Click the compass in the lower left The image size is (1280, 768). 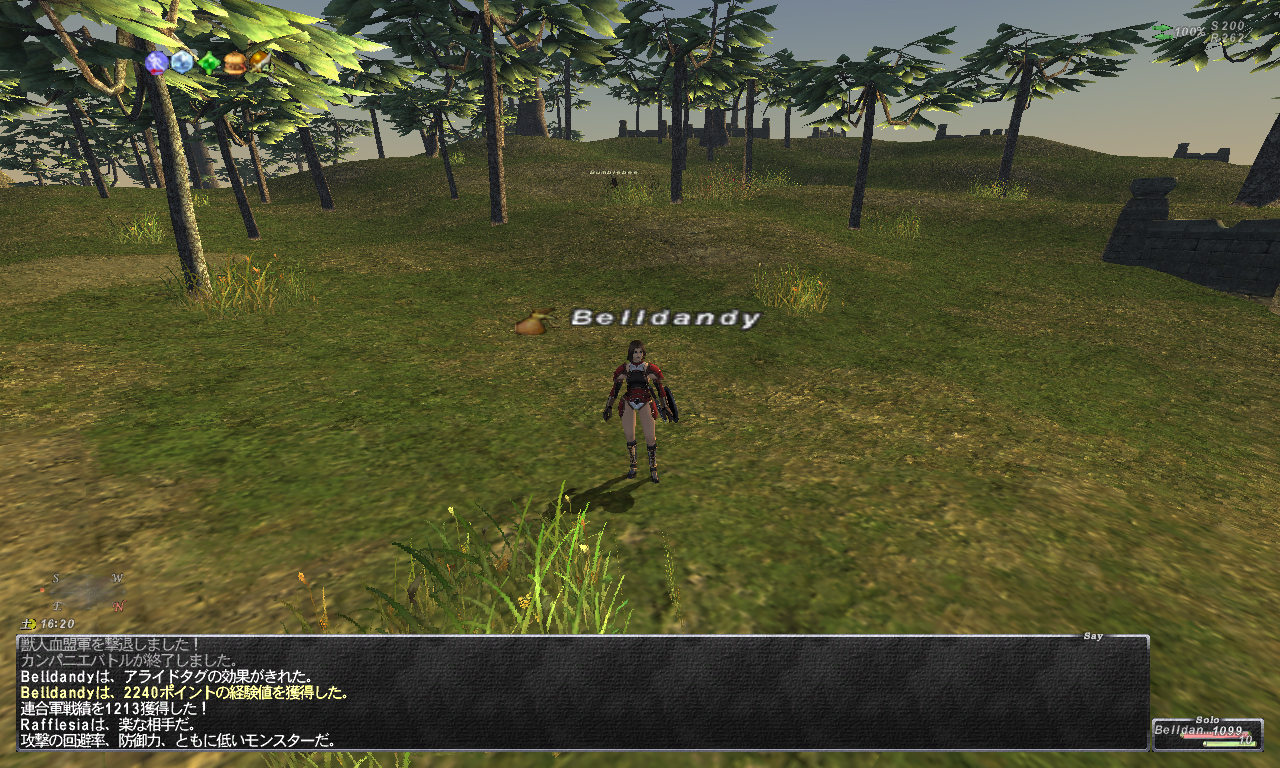point(87,592)
